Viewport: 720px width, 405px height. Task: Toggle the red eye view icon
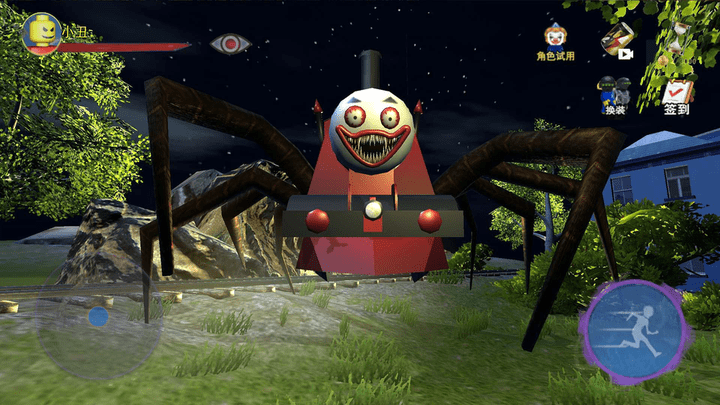click(230, 44)
